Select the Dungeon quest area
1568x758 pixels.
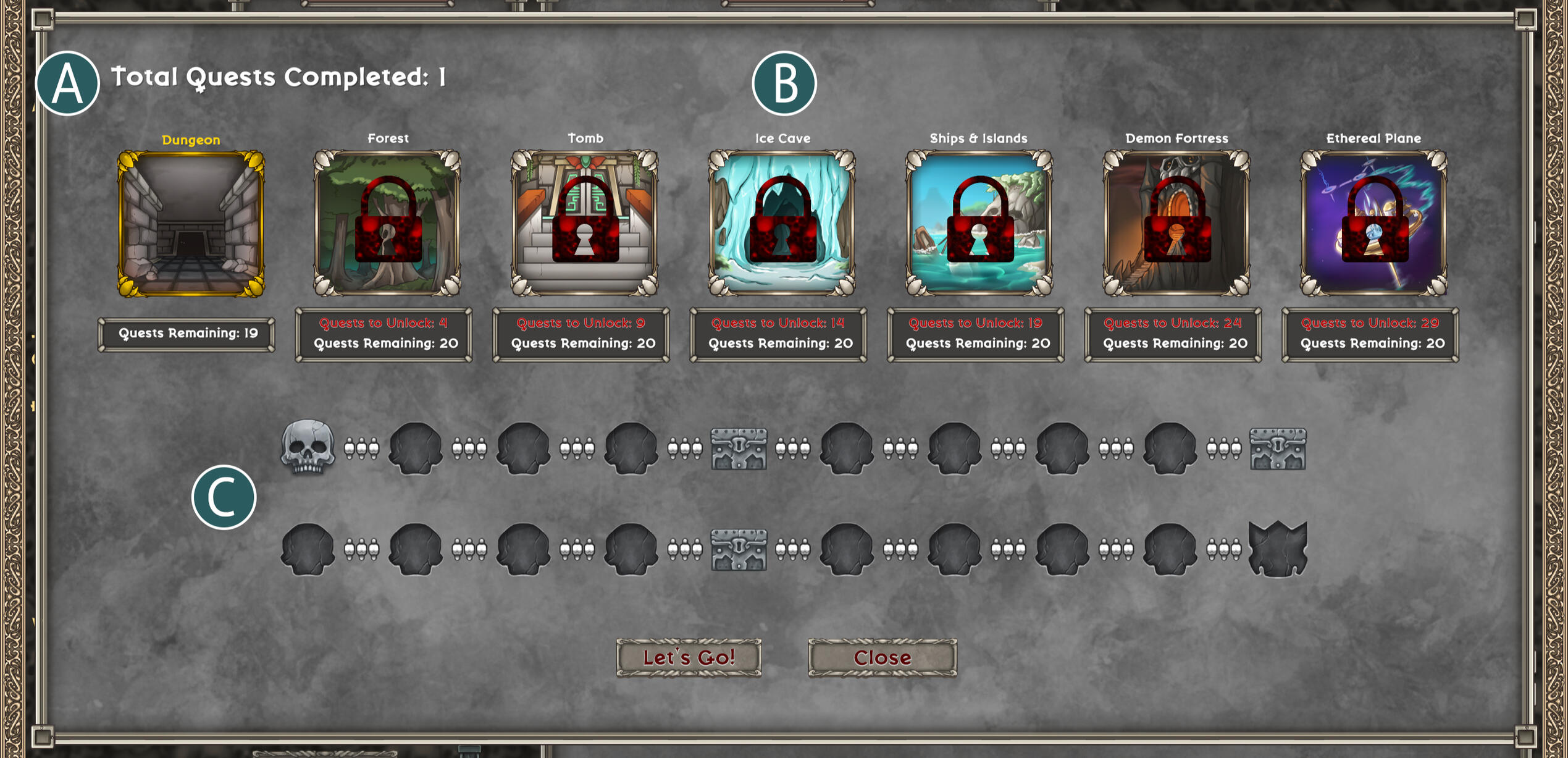click(191, 224)
